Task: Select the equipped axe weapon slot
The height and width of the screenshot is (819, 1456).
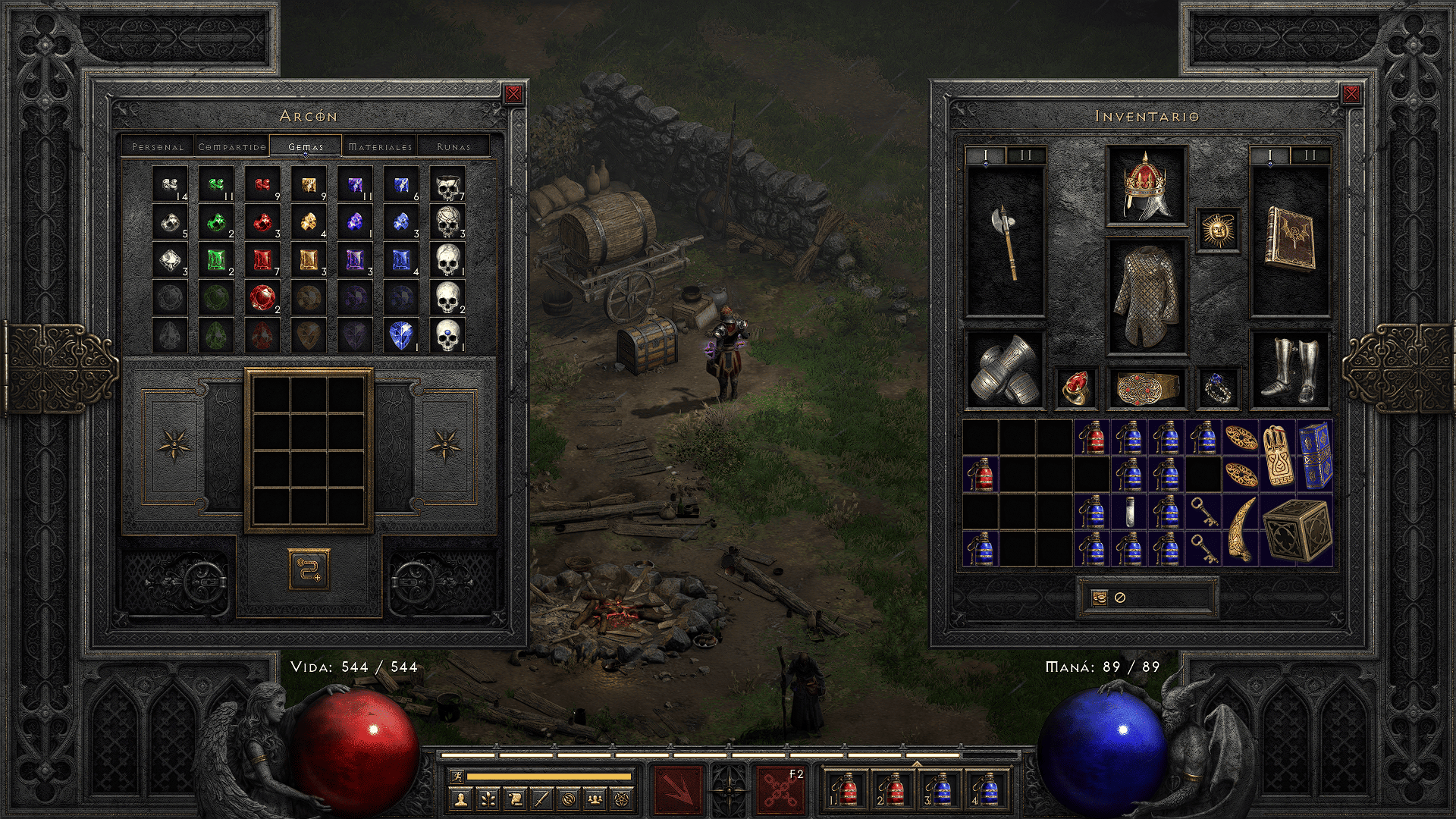Action: pyautogui.click(x=1006, y=241)
